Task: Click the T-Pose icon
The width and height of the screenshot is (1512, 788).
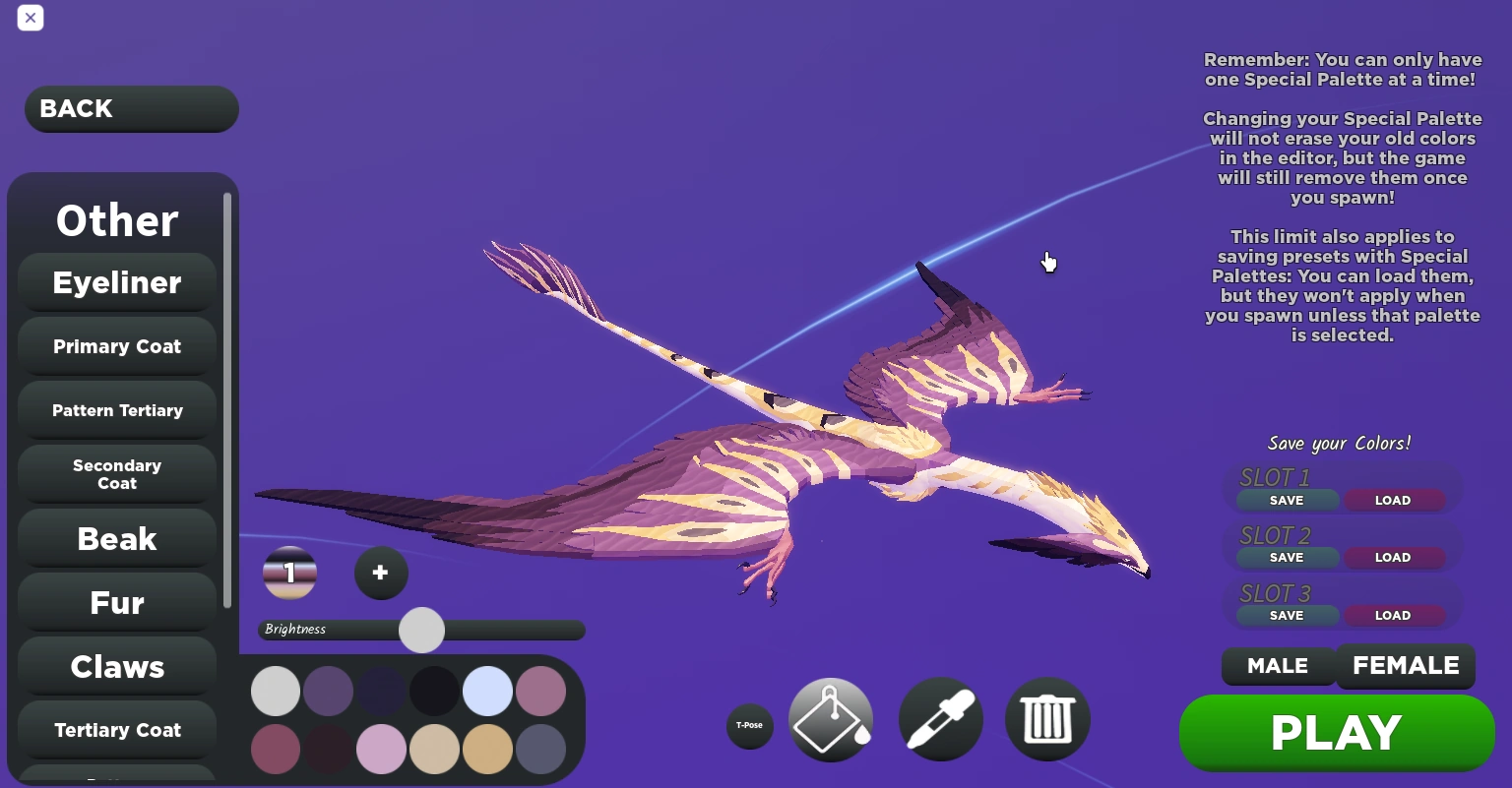Action: coord(750,726)
